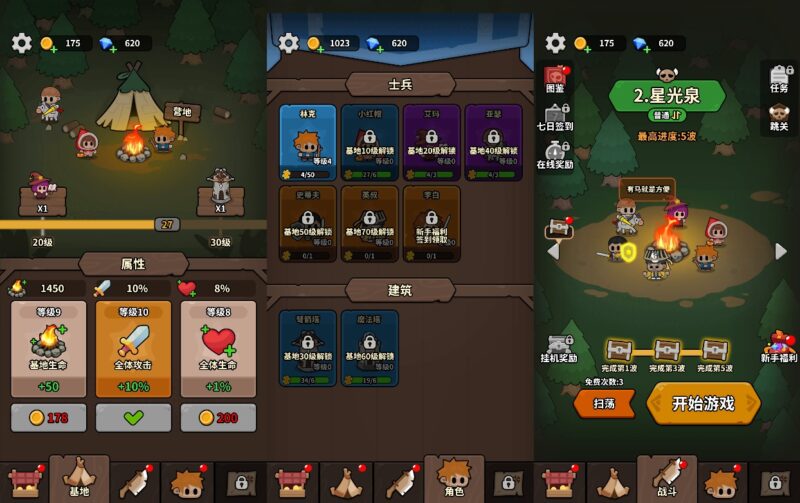
Task: Open the 完成第1波 reward chest
Action: [620, 351]
